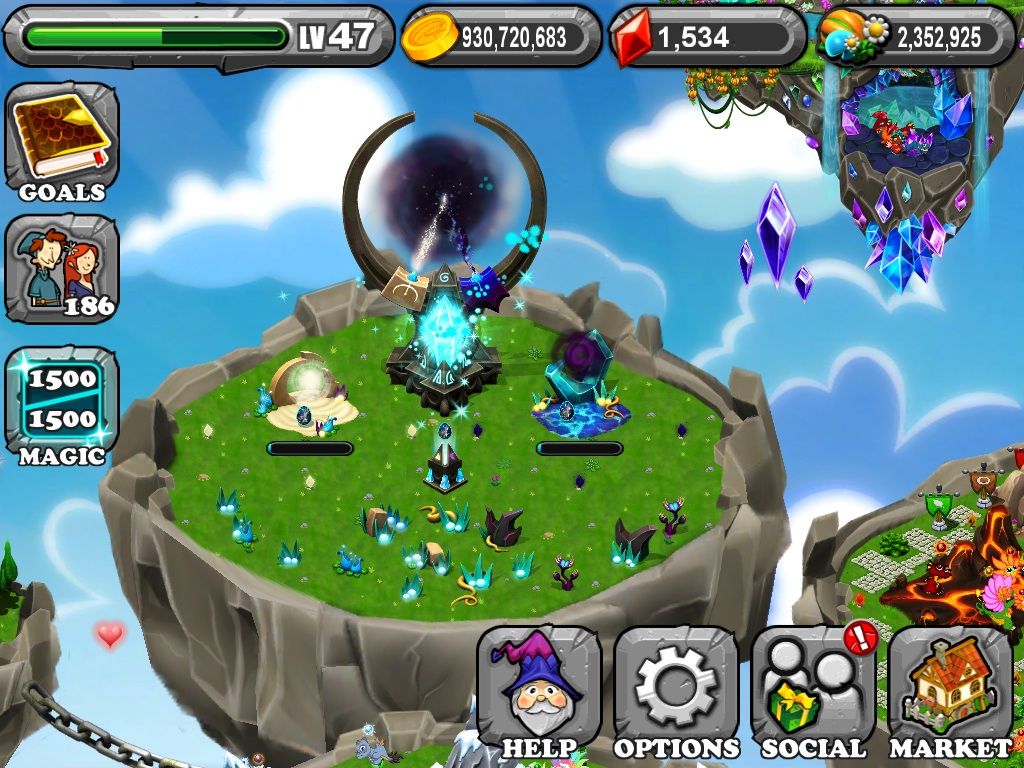Open the Goals book
Screen dimensions: 1024x768
[61, 141]
